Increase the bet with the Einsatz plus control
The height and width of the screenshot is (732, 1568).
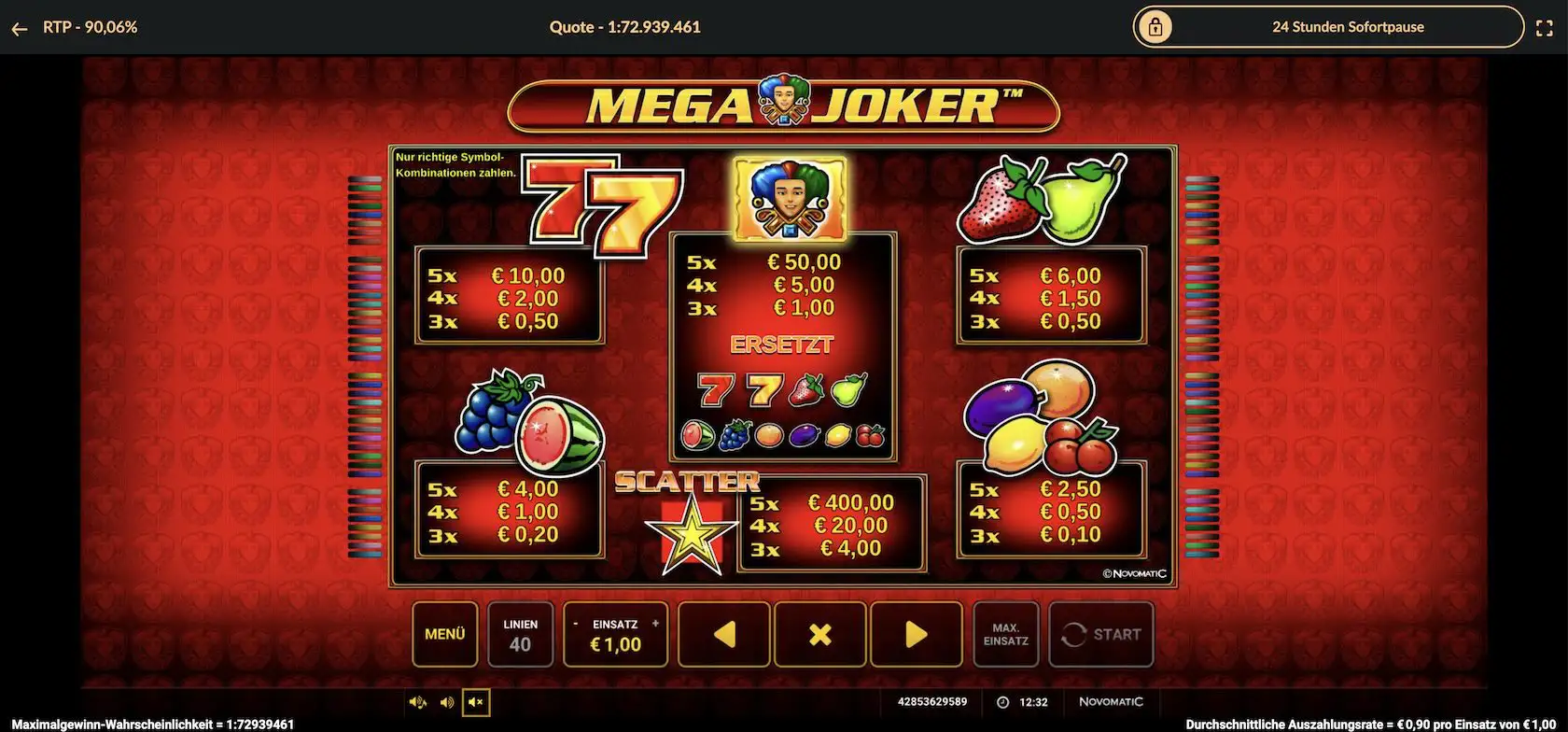[x=656, y=624]
